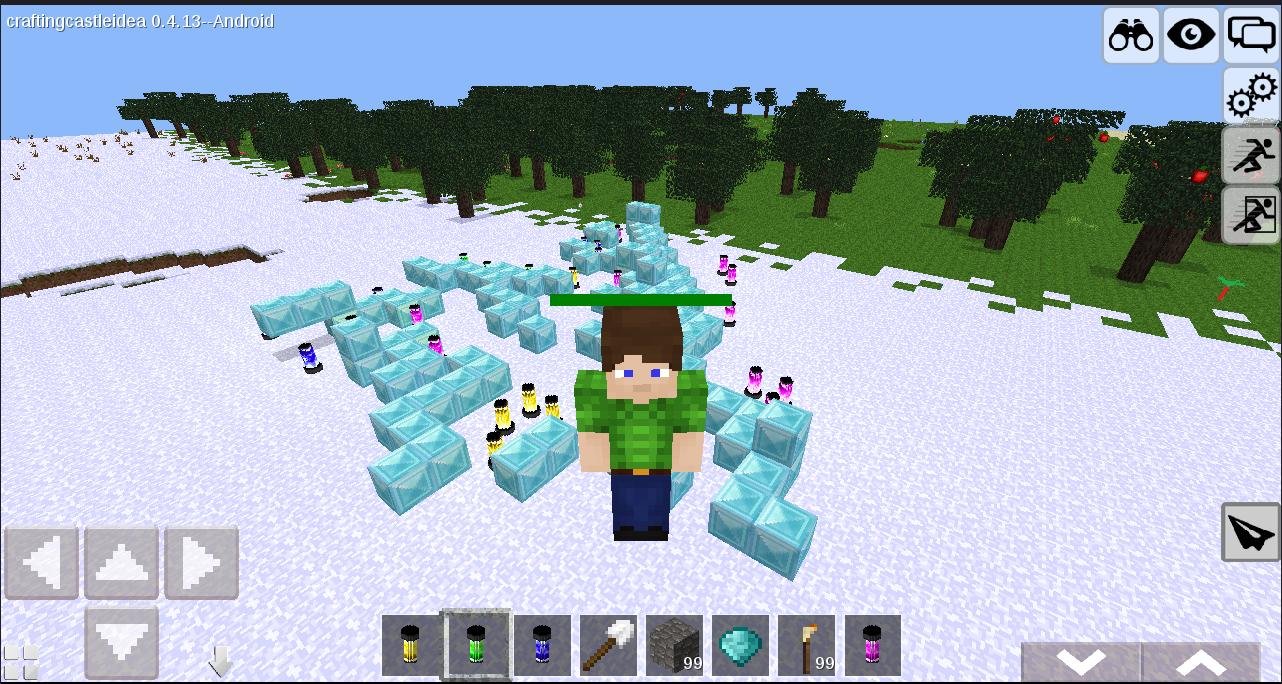Toggle the binoculars range-select button
Viewport: 1282px width, 684px height.
coord(1131,36)
